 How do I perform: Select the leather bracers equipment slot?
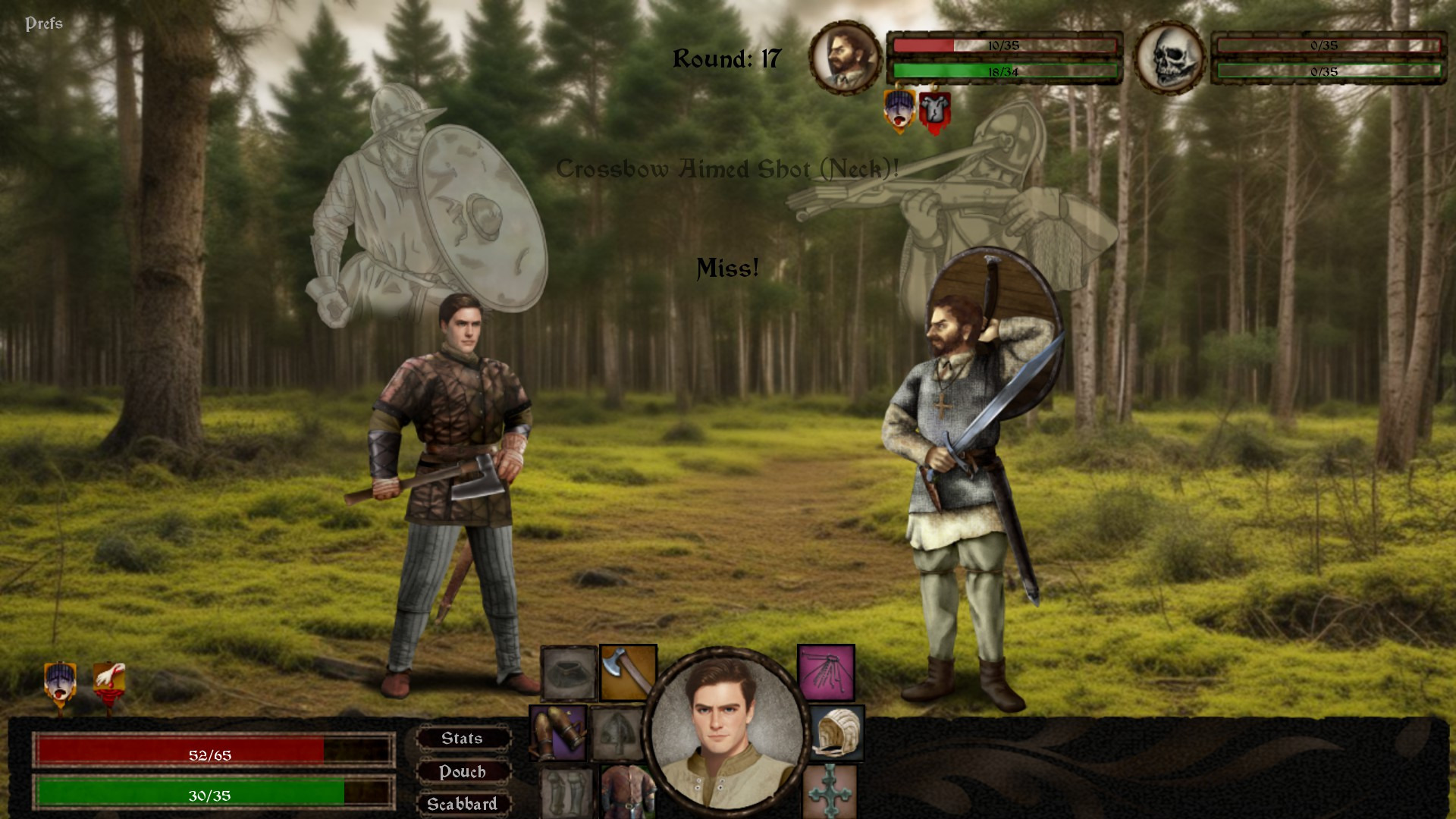[558, 733]
